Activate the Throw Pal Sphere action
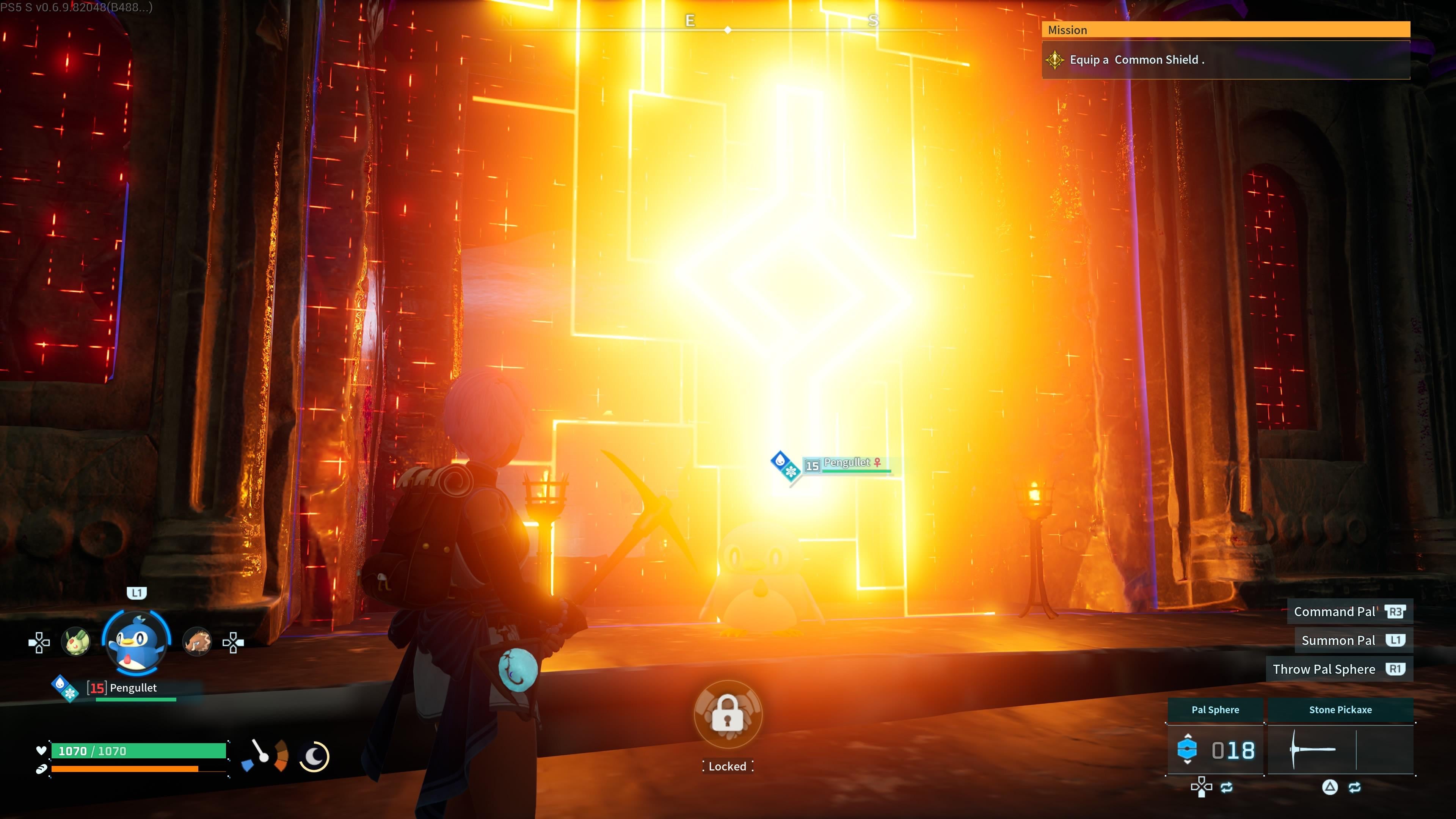Screen dimensions: 1456x819 click(x=1338, y=669)
